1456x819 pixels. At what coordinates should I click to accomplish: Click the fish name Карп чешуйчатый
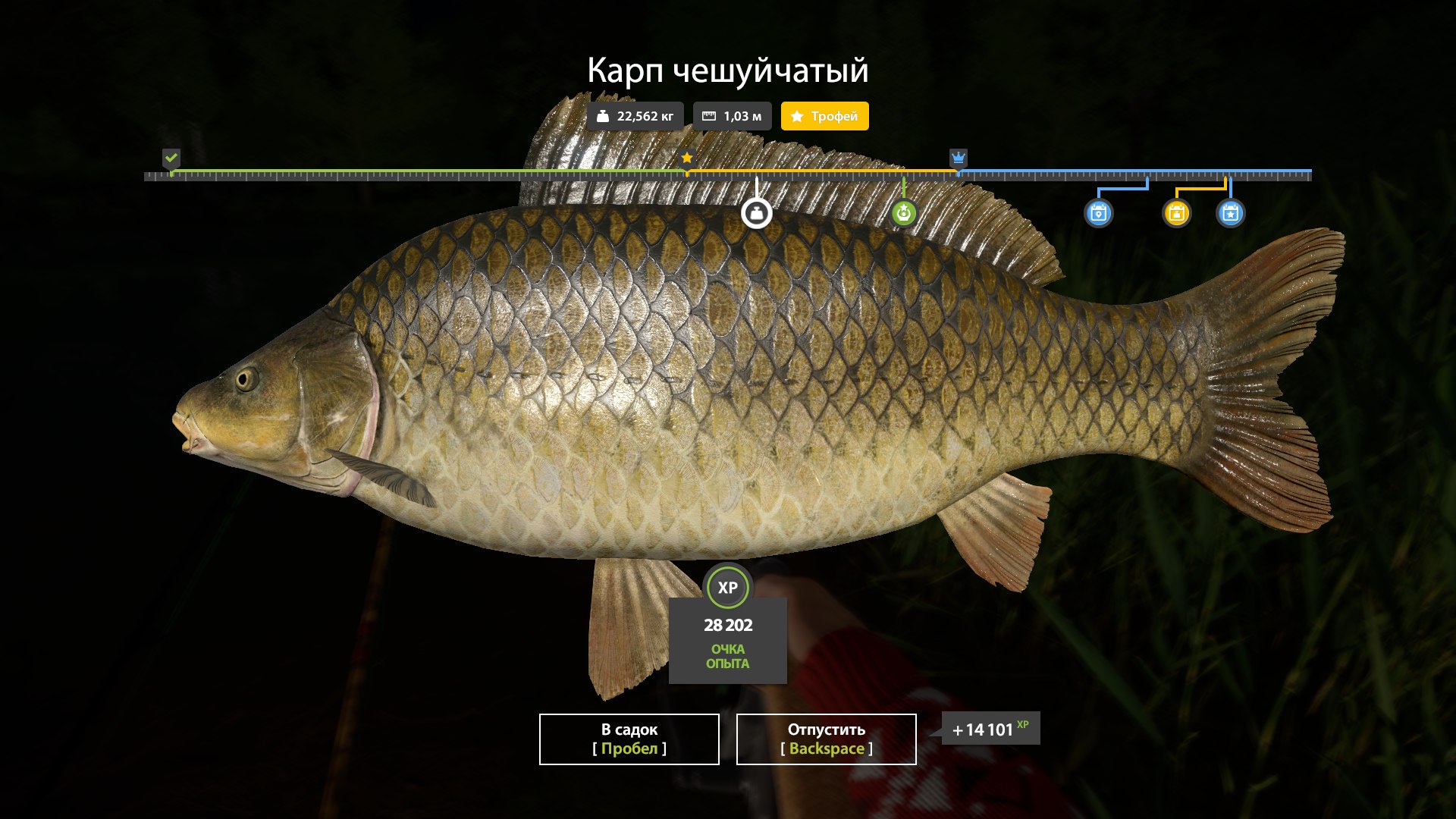(728, 71)
